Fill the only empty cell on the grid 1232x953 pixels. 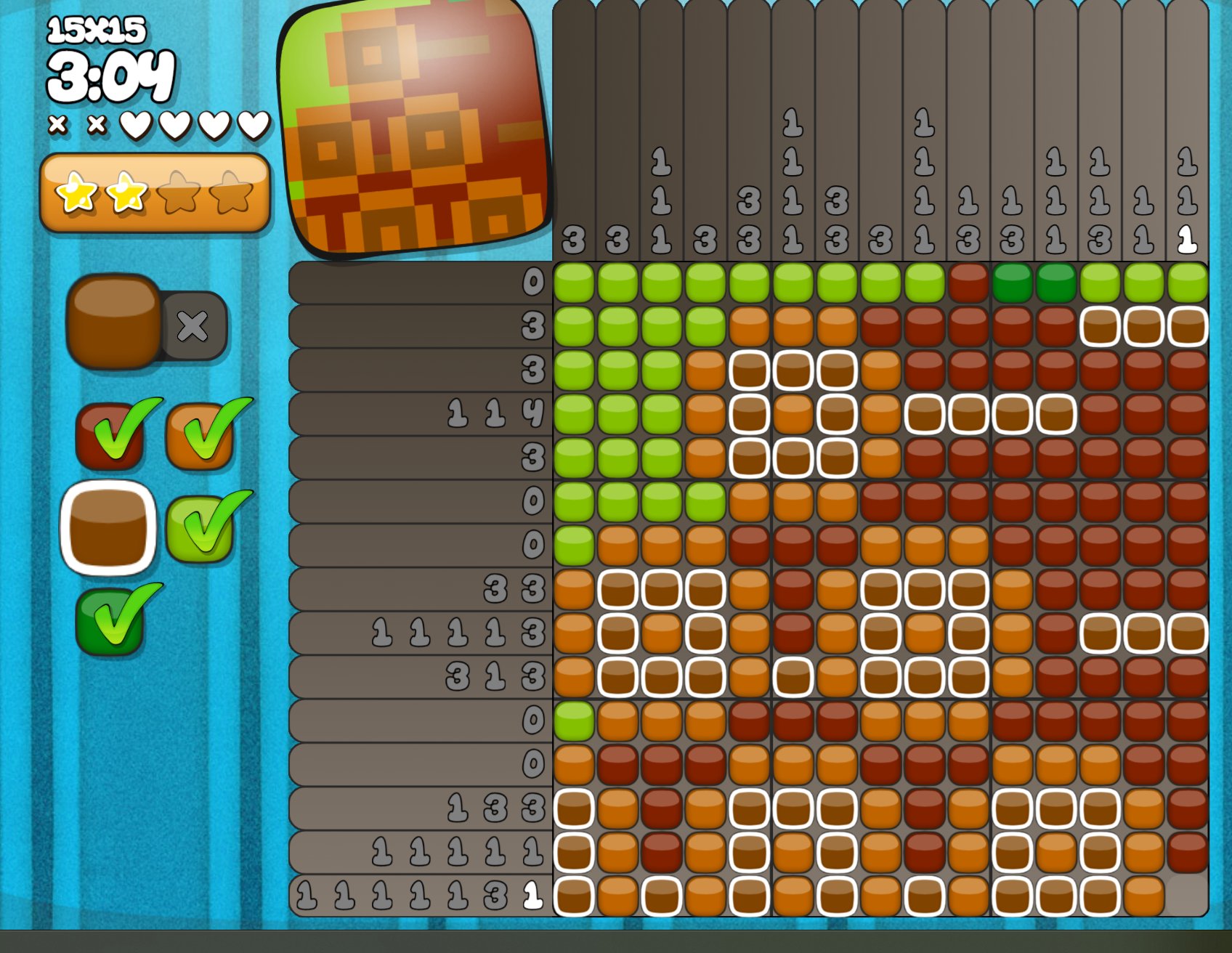coord(1187,895)
